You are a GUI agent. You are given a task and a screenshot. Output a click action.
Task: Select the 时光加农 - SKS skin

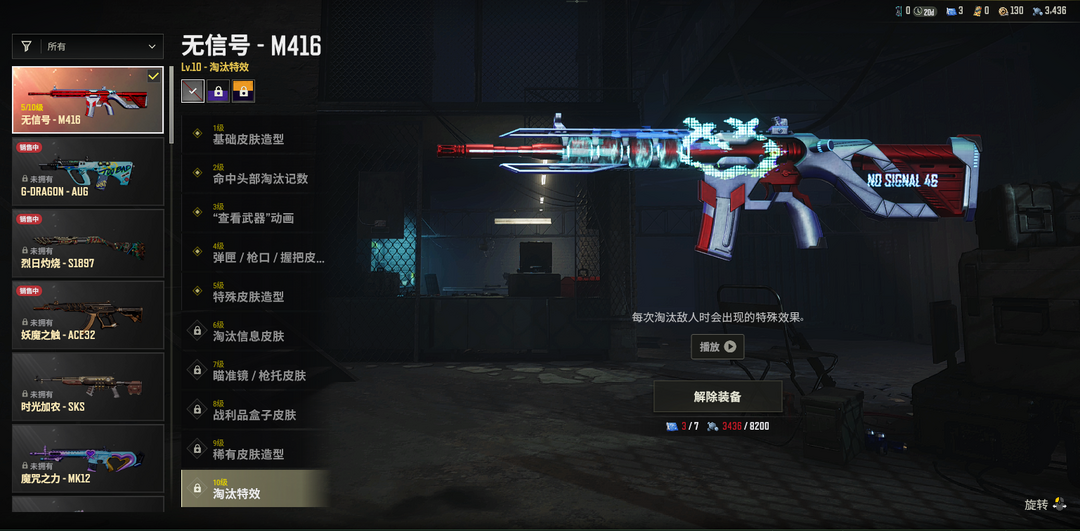[88, 387]
